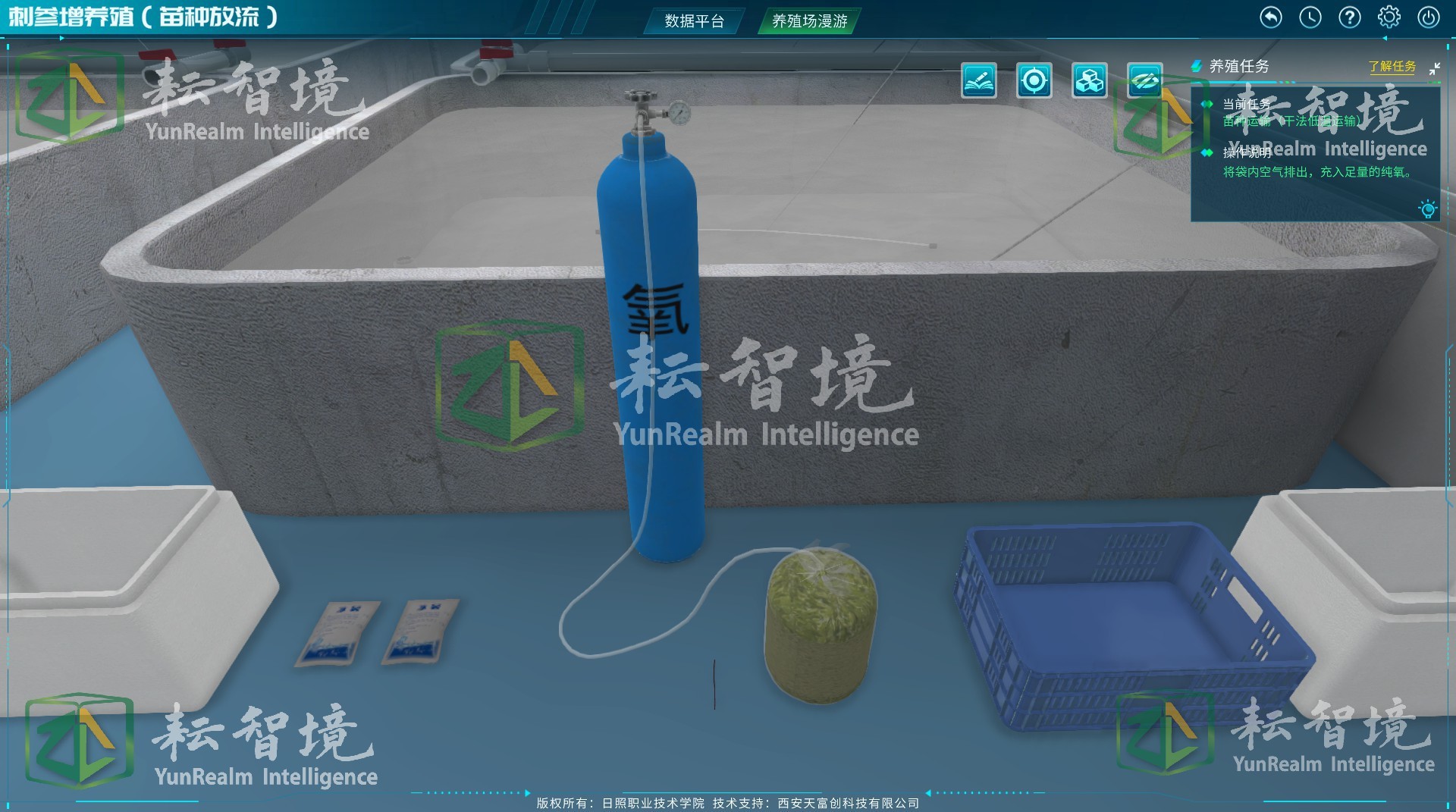Image resolution: width=1456 pixels, height=812 pixels.
Task: Select the target/locate view icon
Action: 1034,81
